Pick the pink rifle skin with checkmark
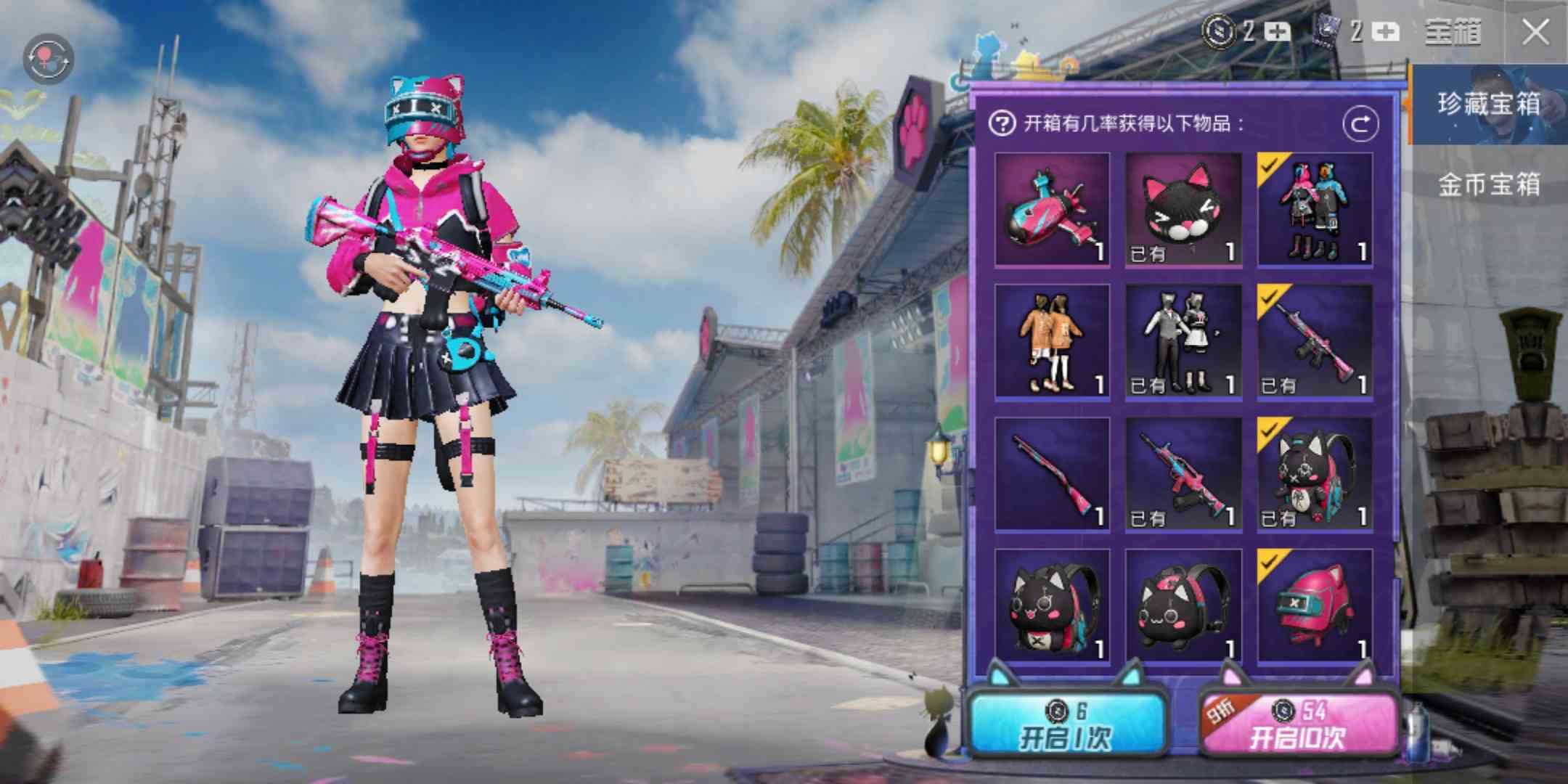 [1315, 341]
